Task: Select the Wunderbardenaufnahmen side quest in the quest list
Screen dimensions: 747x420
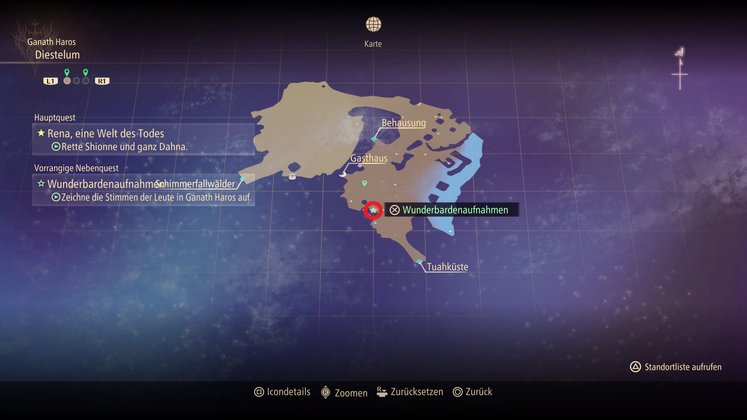Action: pos(102,184)
